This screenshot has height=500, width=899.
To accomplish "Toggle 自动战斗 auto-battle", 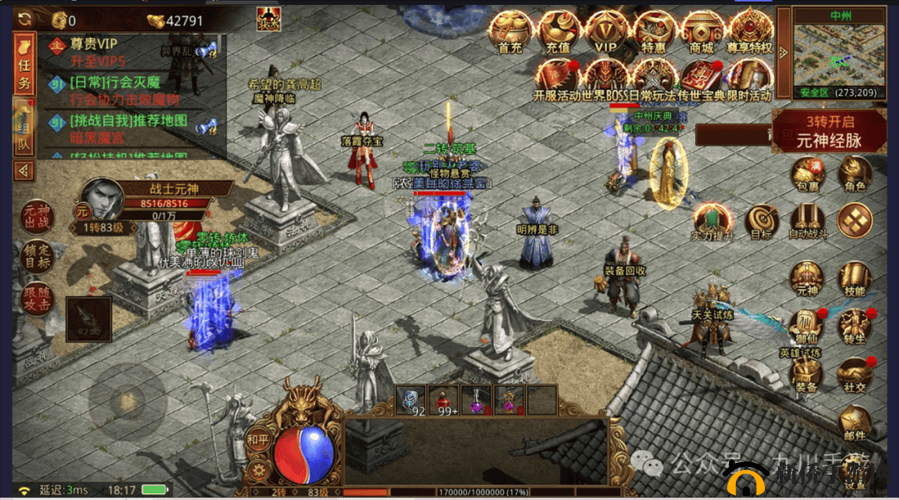I will point(806,222).
